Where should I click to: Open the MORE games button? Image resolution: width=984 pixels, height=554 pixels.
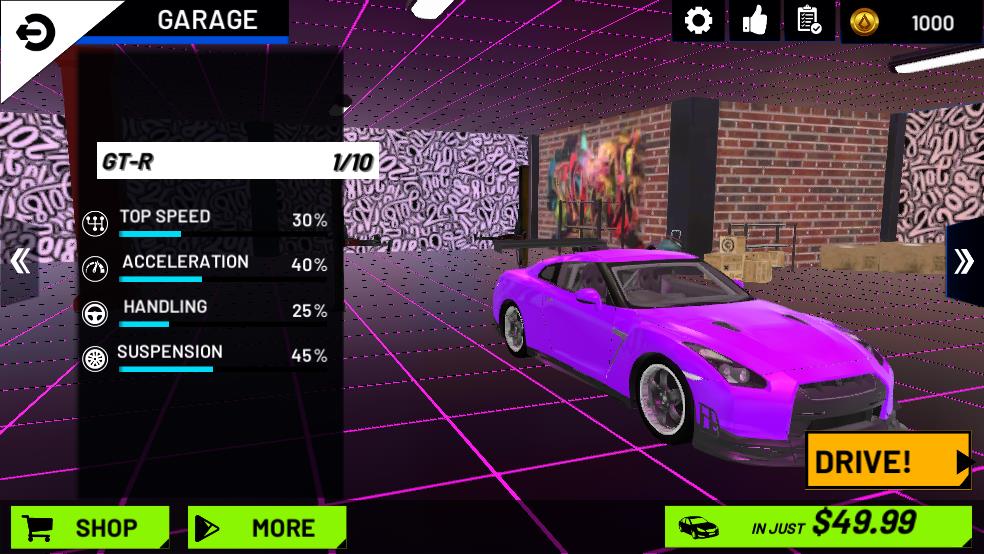pyautogui.click(x=266, y=527)
